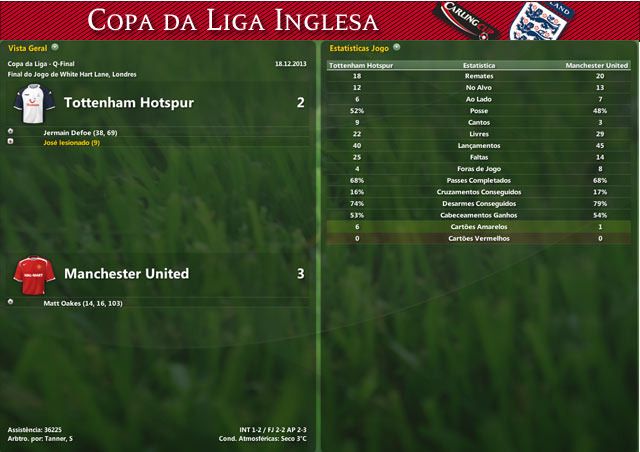Screen dimensions: 640x452
Task: Click the Tottenham white kit shirt
Action: click(x=34, y=102)
